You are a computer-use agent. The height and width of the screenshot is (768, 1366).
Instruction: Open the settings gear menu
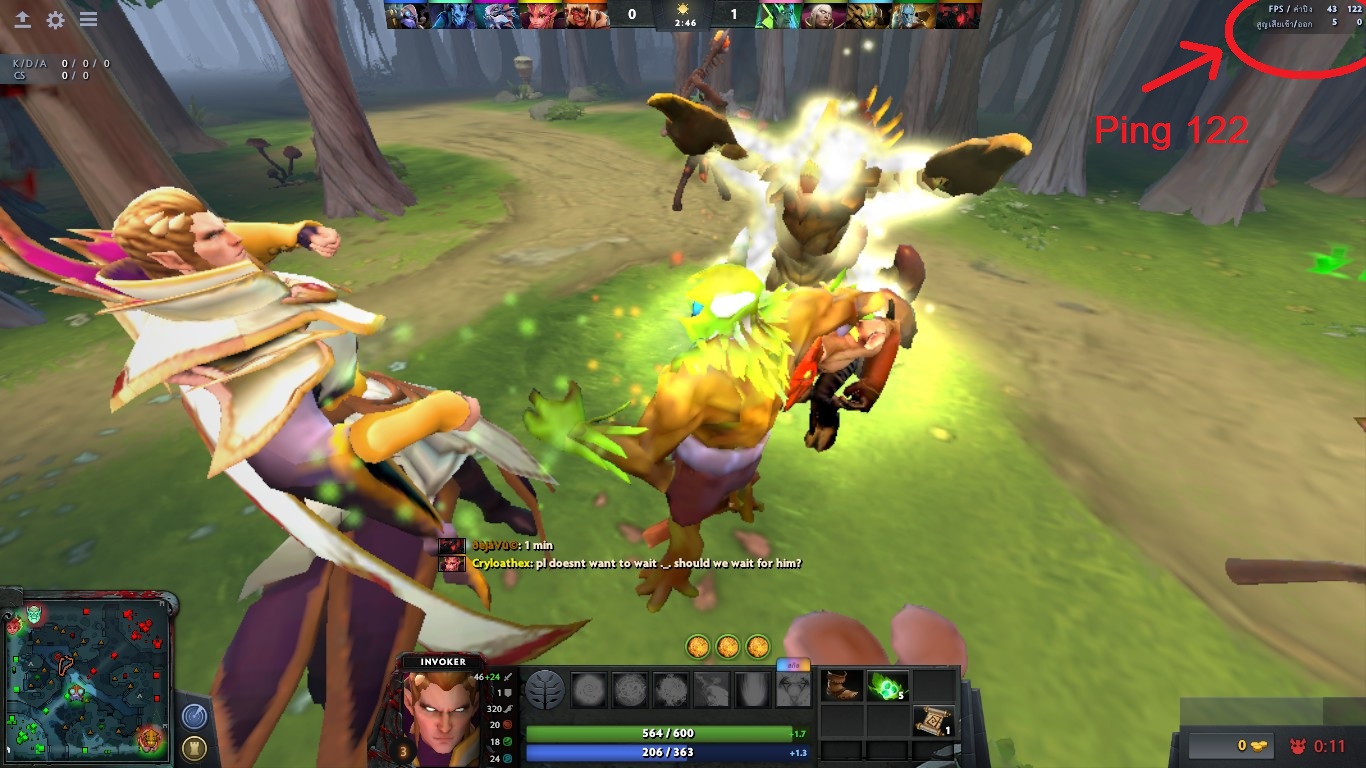55,20
